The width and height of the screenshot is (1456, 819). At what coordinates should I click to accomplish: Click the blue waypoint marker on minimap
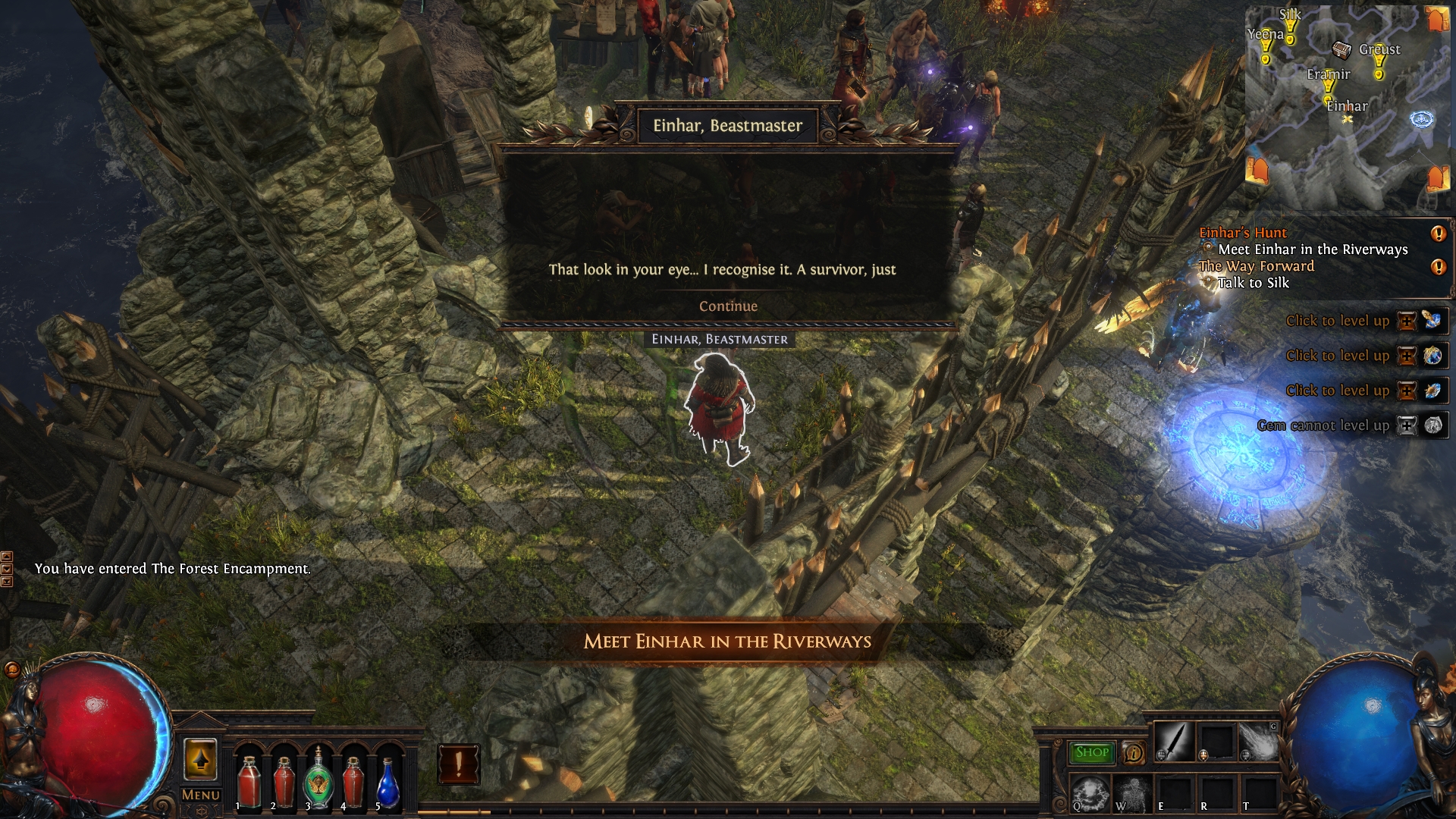tap(1421, 119)
